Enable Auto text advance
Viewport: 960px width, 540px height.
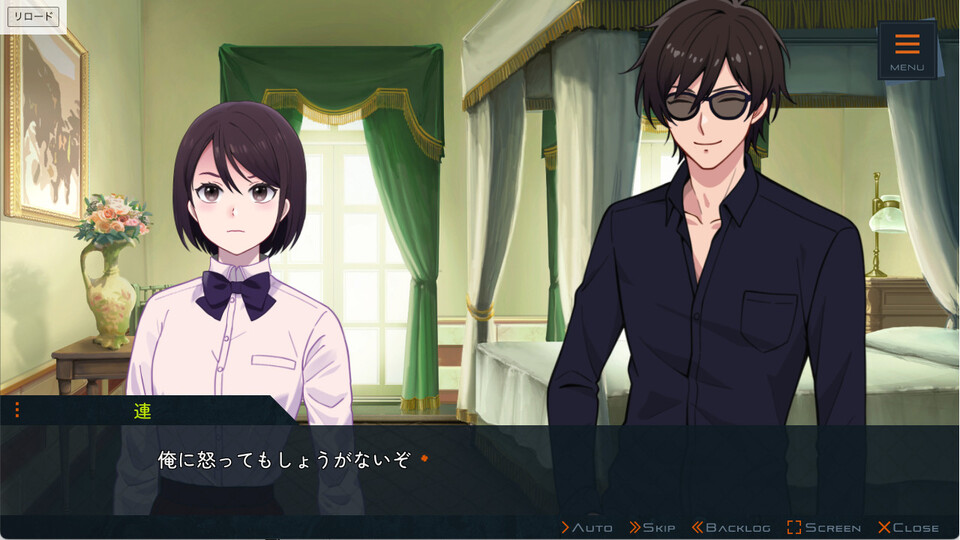click(587, 527)
